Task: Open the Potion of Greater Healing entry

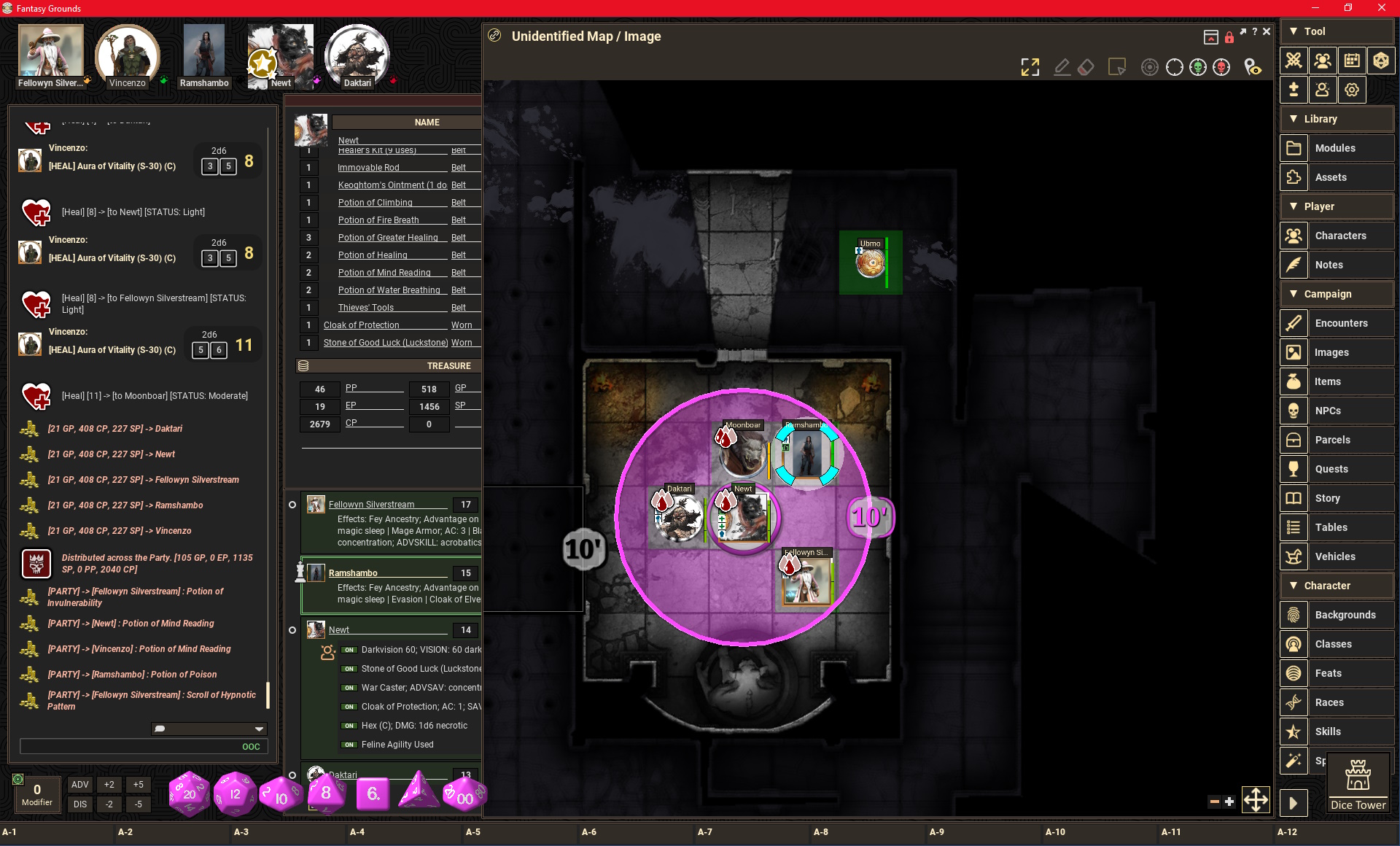Action: (388, 238)
